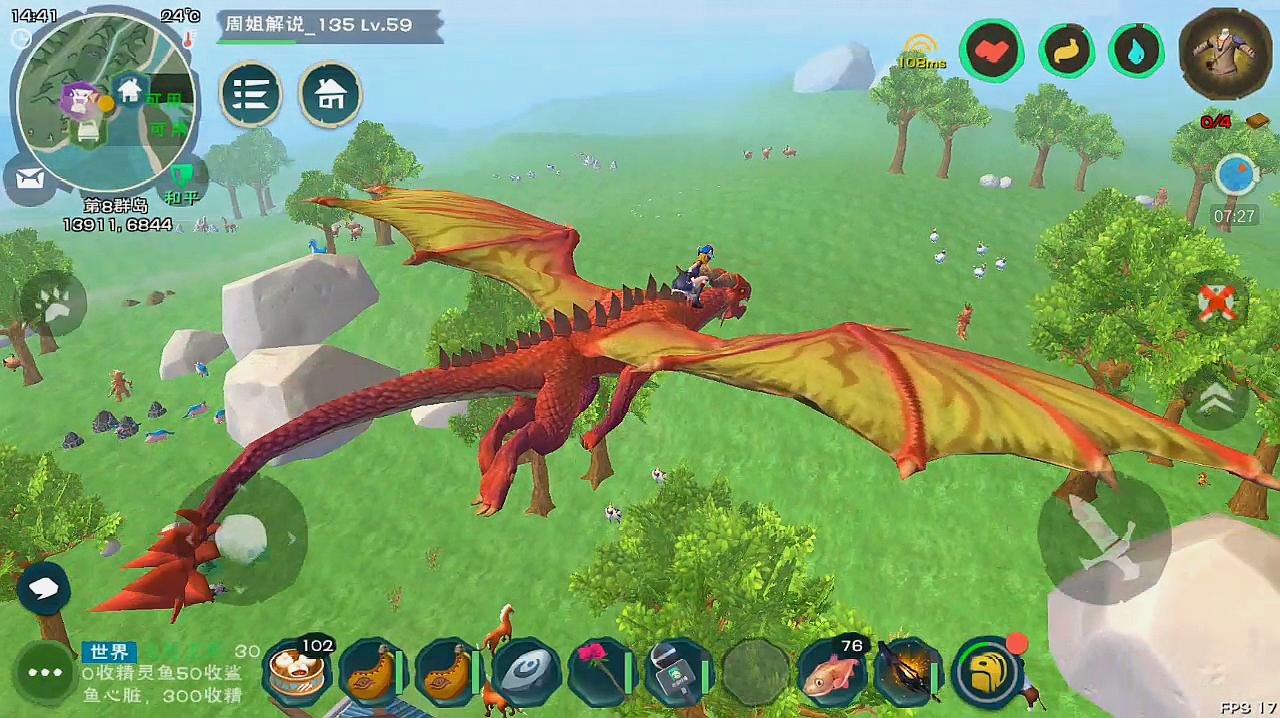Image resolution: width=1280 pixels, height=718 pixels.
Task: Select the steamed buns hotbar slot
Action: (297, 672)
